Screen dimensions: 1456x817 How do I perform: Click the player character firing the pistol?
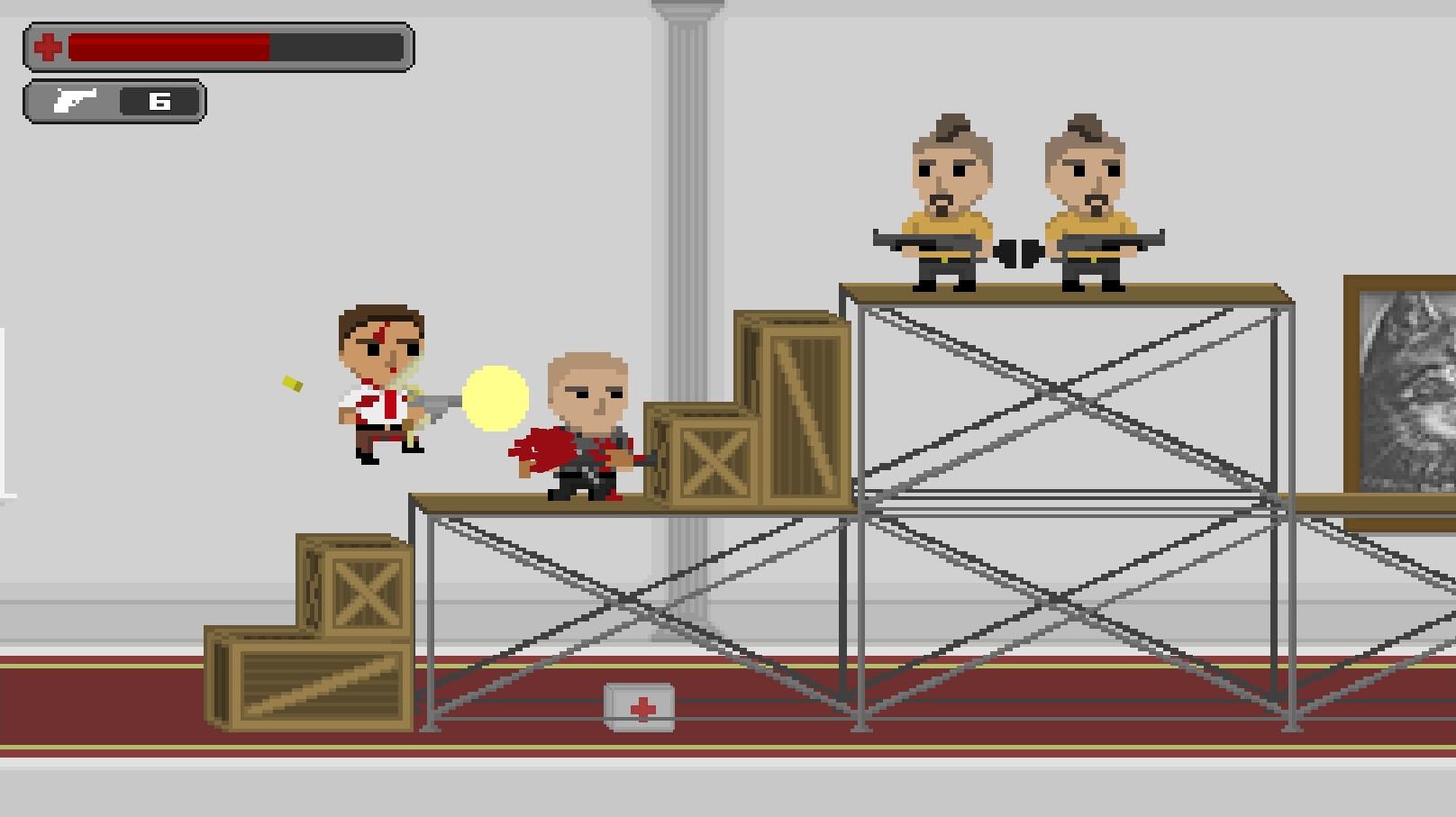378,387
